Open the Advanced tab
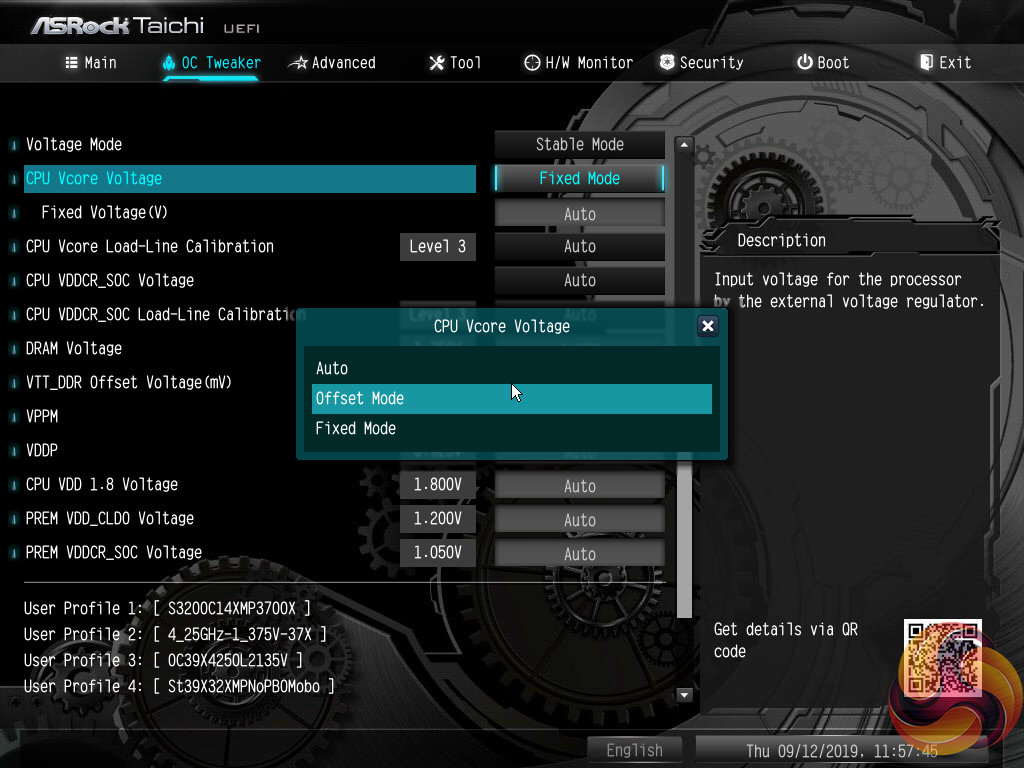Viewport: 1024px width, 768px height. pos(332,62)
